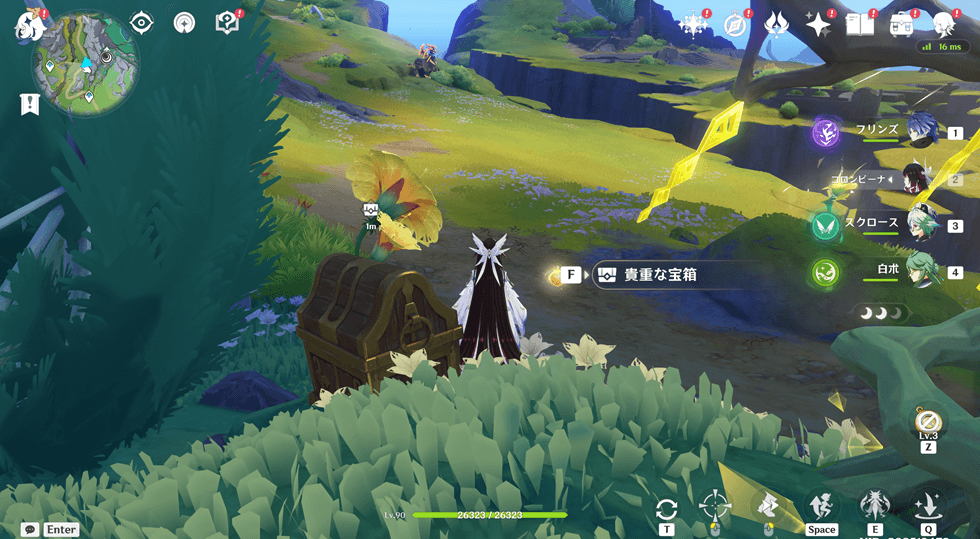Toggle the elemental sight eye icon
Image resolution: width=980 pixels, height=539 pixels.
coord(142,23)
